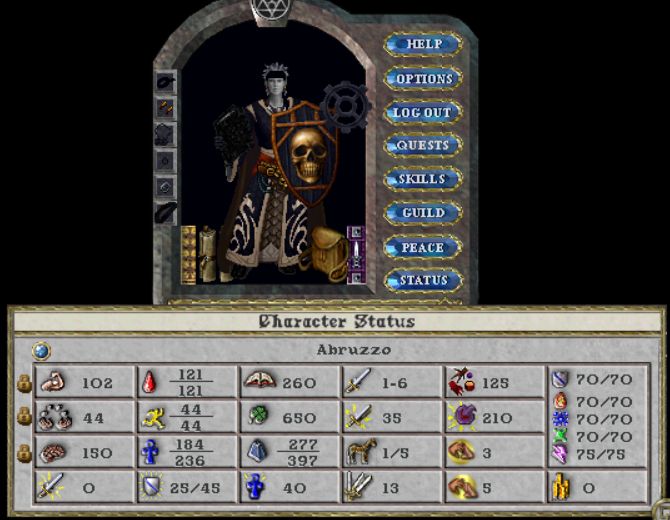
Task: Click the LOG OUT button
Action: click(x=423, y=113)
